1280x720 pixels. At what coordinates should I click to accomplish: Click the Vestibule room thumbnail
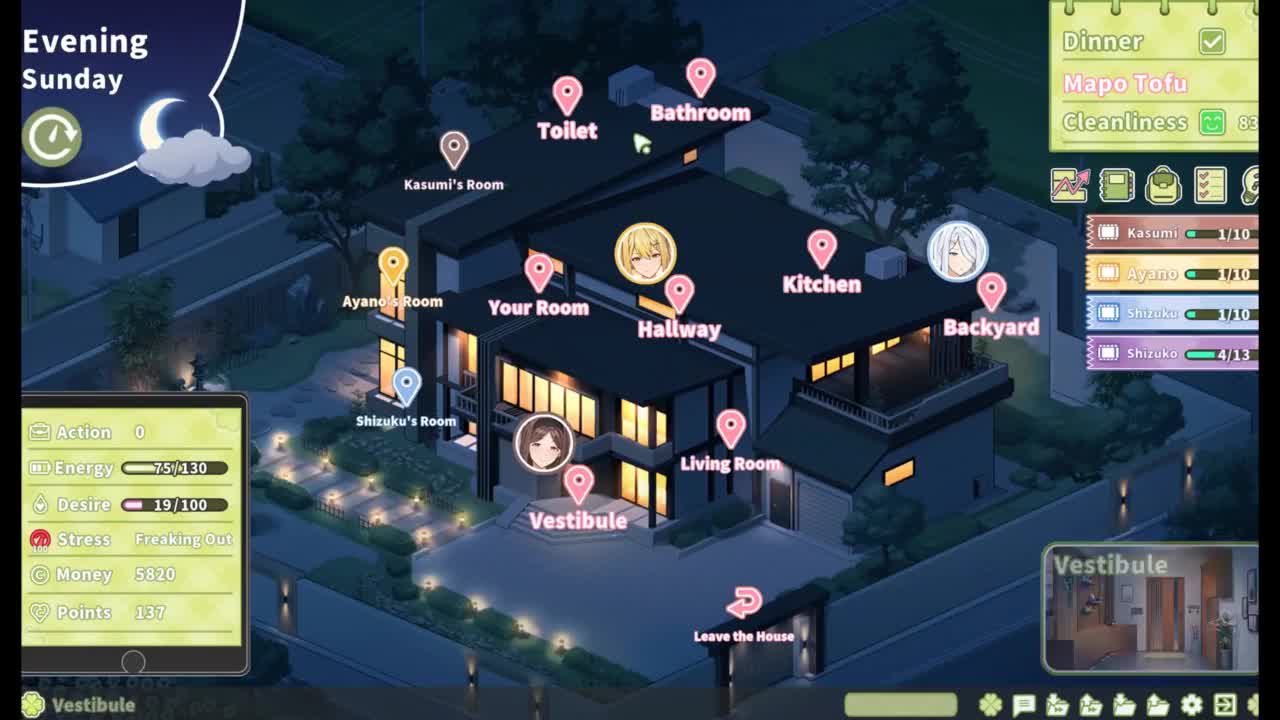[x=1150, y=608]
